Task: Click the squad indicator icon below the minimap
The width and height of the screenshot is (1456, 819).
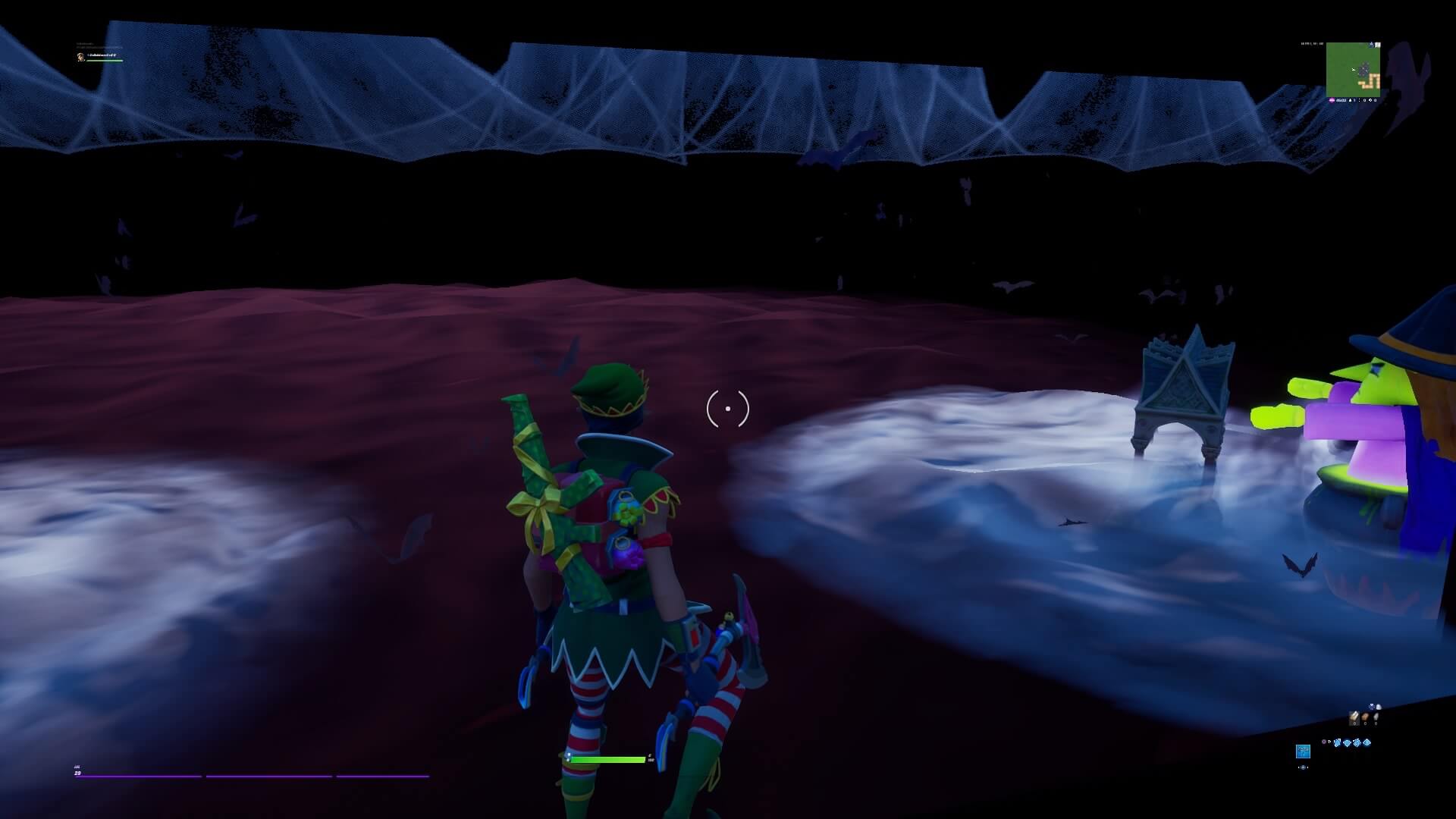Action: (1350, 100)
